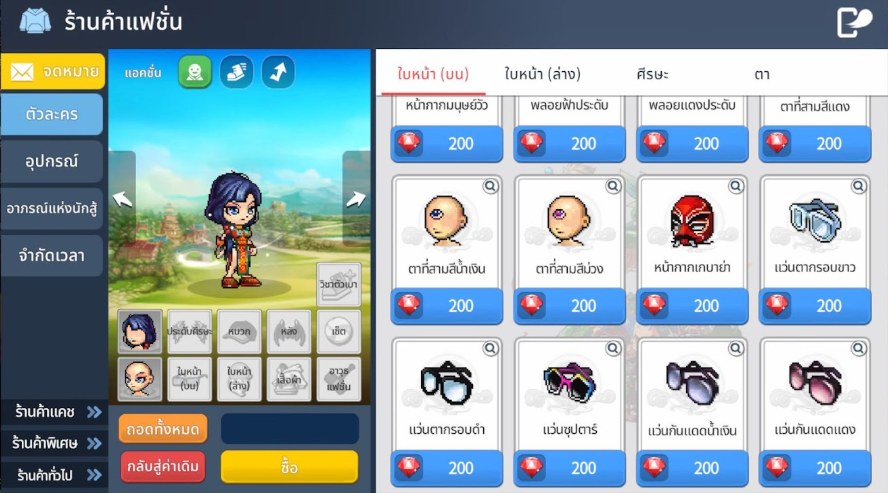Rotate character with the right arrow
This screenshot has height=493, width=888.
(356, 198)
